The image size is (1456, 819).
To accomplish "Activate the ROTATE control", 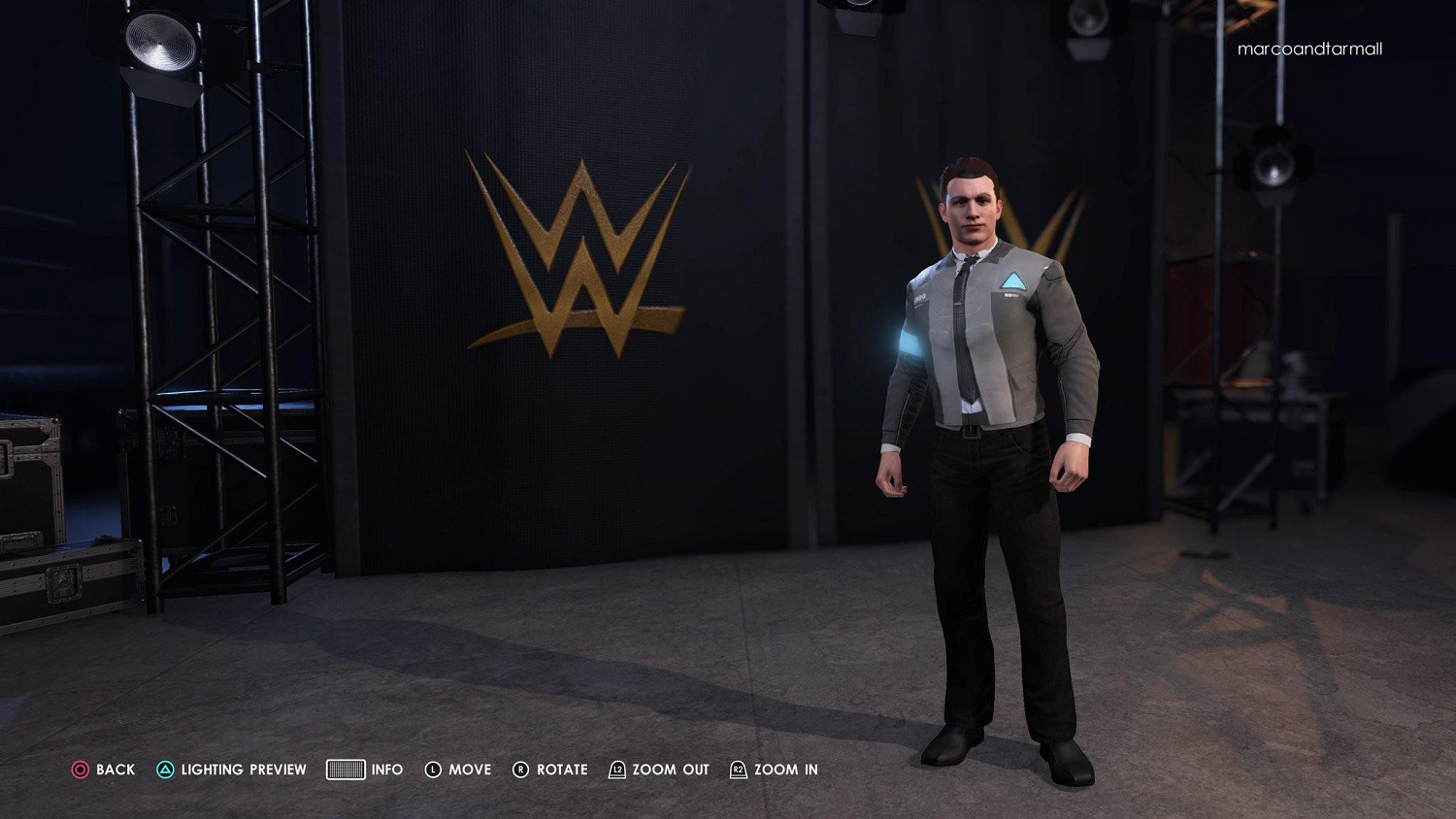I will (x=564, y=770).
